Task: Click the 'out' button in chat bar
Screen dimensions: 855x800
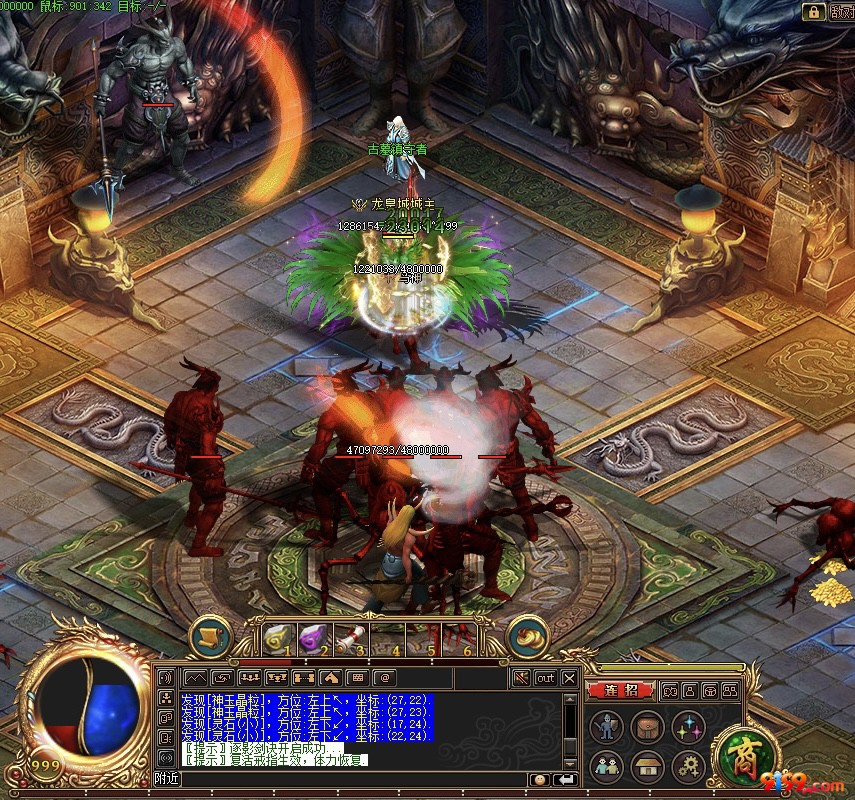Action: (x=545, y=678)
